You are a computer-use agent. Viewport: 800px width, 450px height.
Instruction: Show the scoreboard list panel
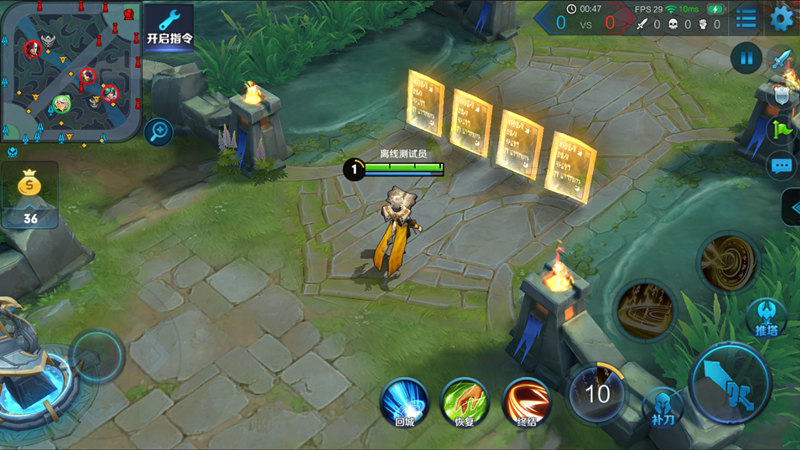[x=746, y=18]
